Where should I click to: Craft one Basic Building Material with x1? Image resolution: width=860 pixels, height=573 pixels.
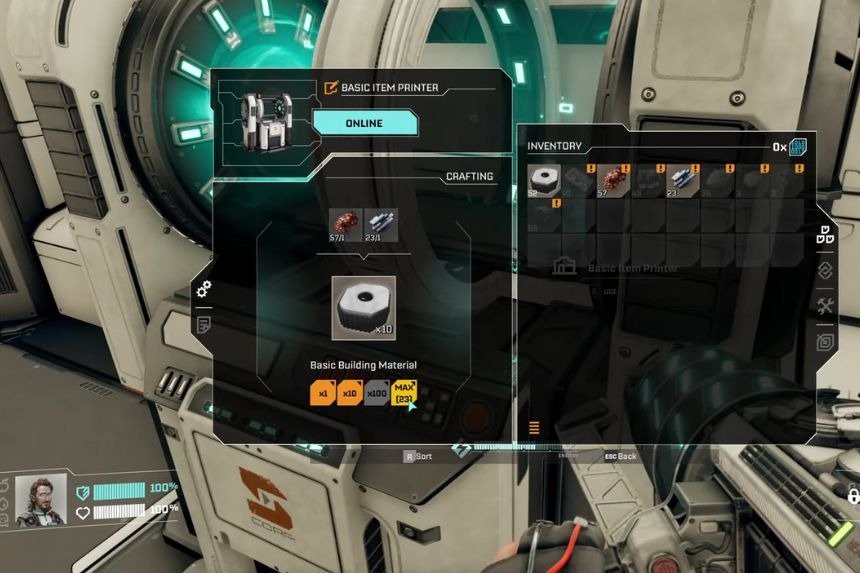coord(322,394)
